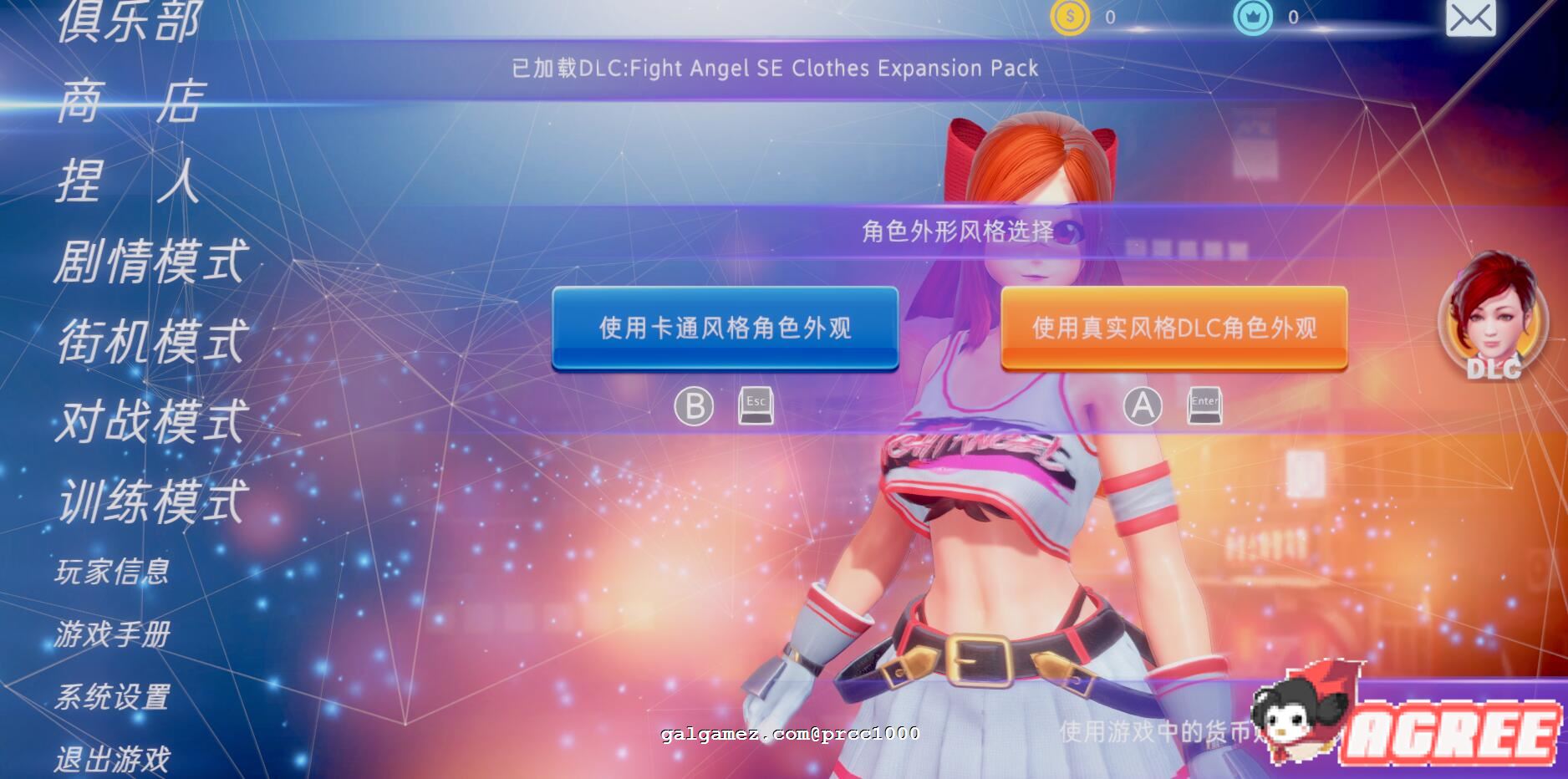Click the Esc key icon
The width and height of the screenshot is (1568, 779).
(x=755, y=407)
